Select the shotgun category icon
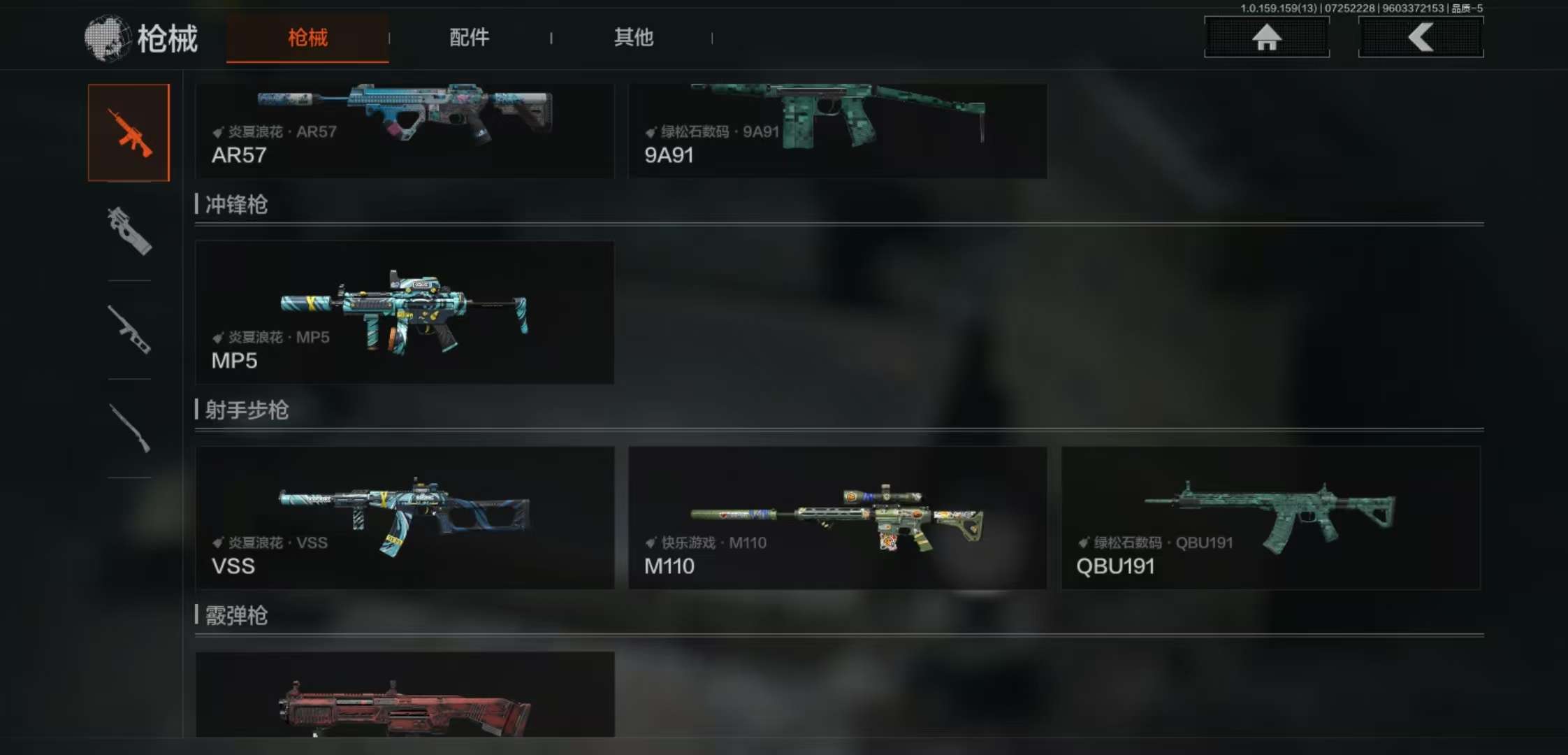This screenshot has width=1568, height=755. pyautogui.click(x=129, y=428)
